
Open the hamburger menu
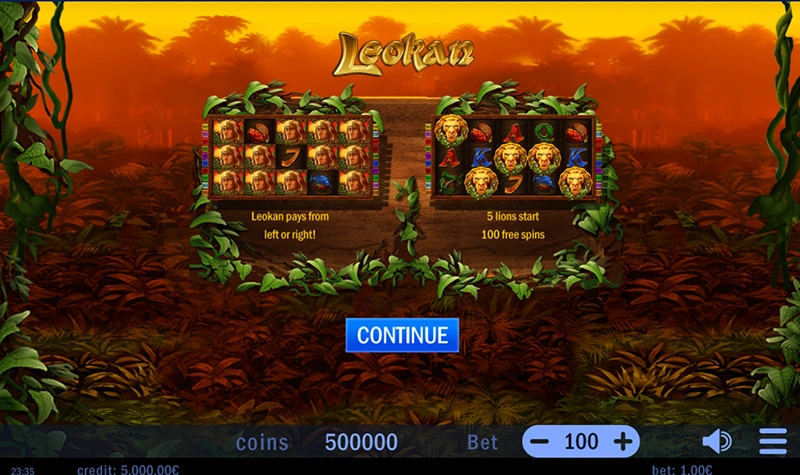click(x=773, y=441)
